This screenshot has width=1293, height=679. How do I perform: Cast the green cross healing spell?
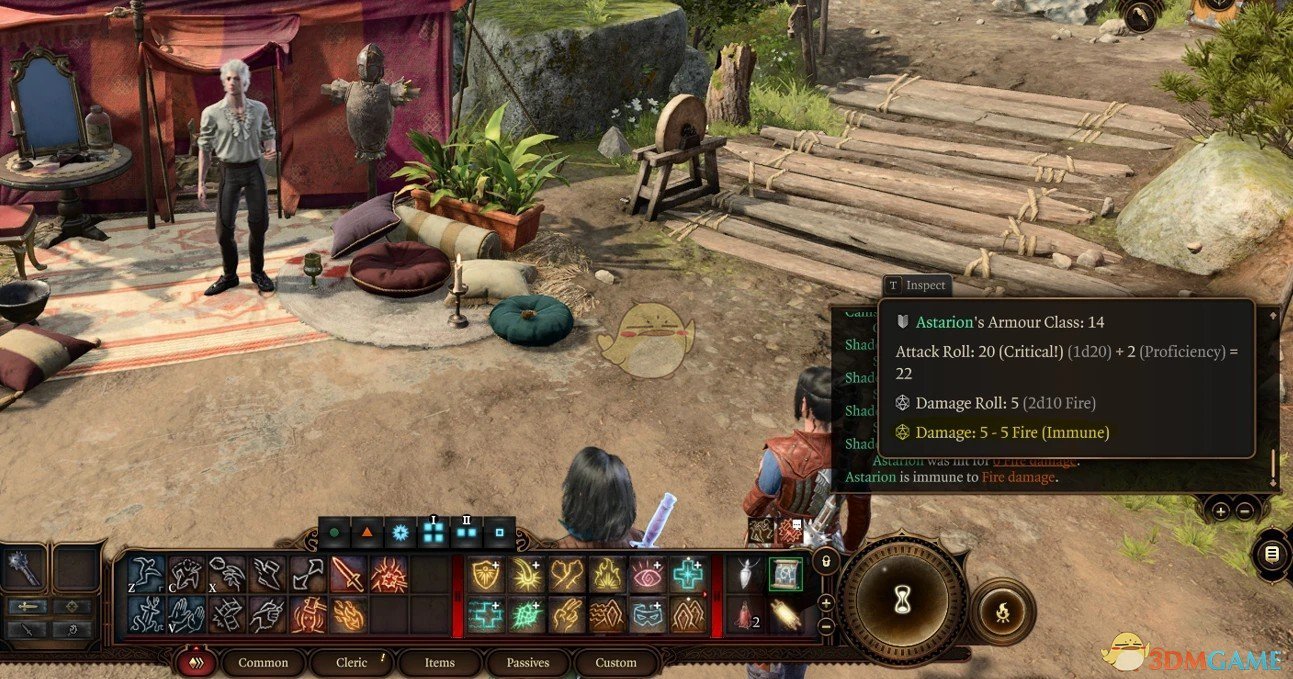688,575
